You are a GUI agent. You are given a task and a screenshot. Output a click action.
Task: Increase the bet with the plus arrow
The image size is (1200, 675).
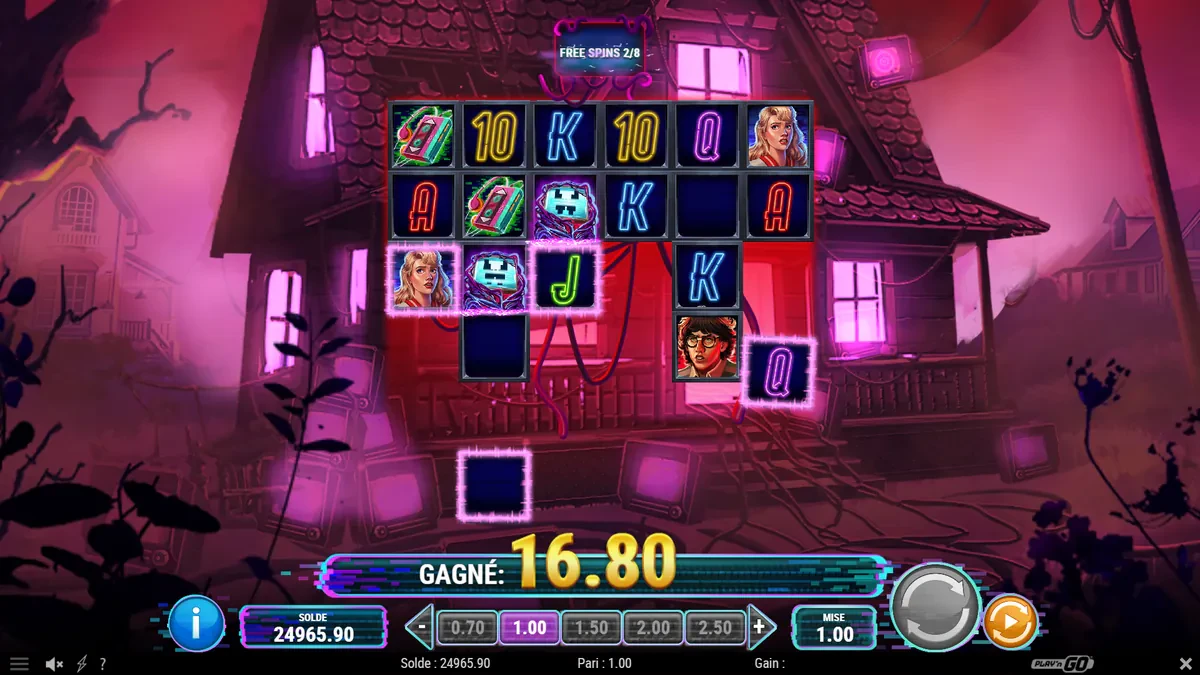pos(761,628)
